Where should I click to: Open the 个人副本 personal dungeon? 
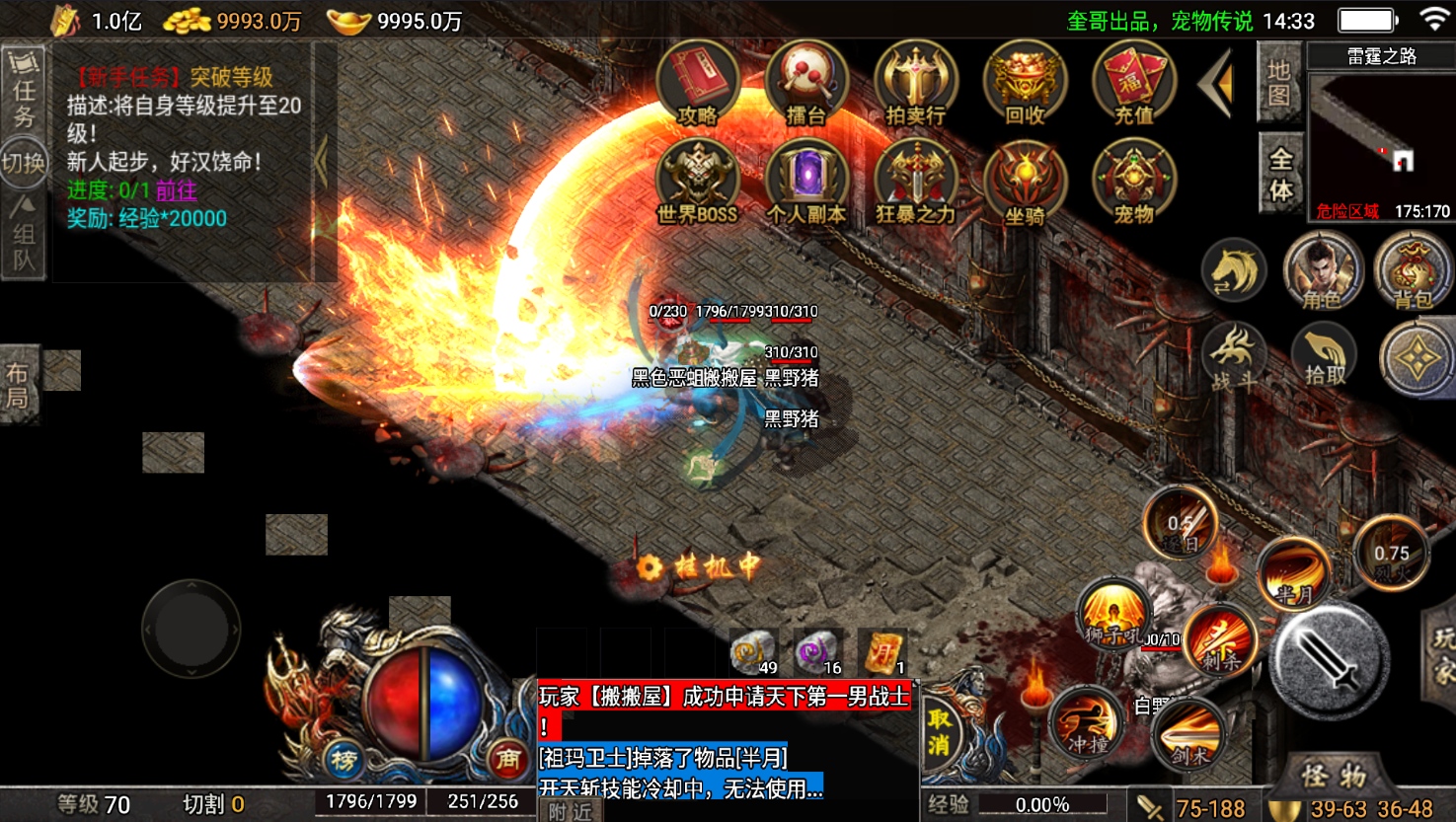pos(806,182)
